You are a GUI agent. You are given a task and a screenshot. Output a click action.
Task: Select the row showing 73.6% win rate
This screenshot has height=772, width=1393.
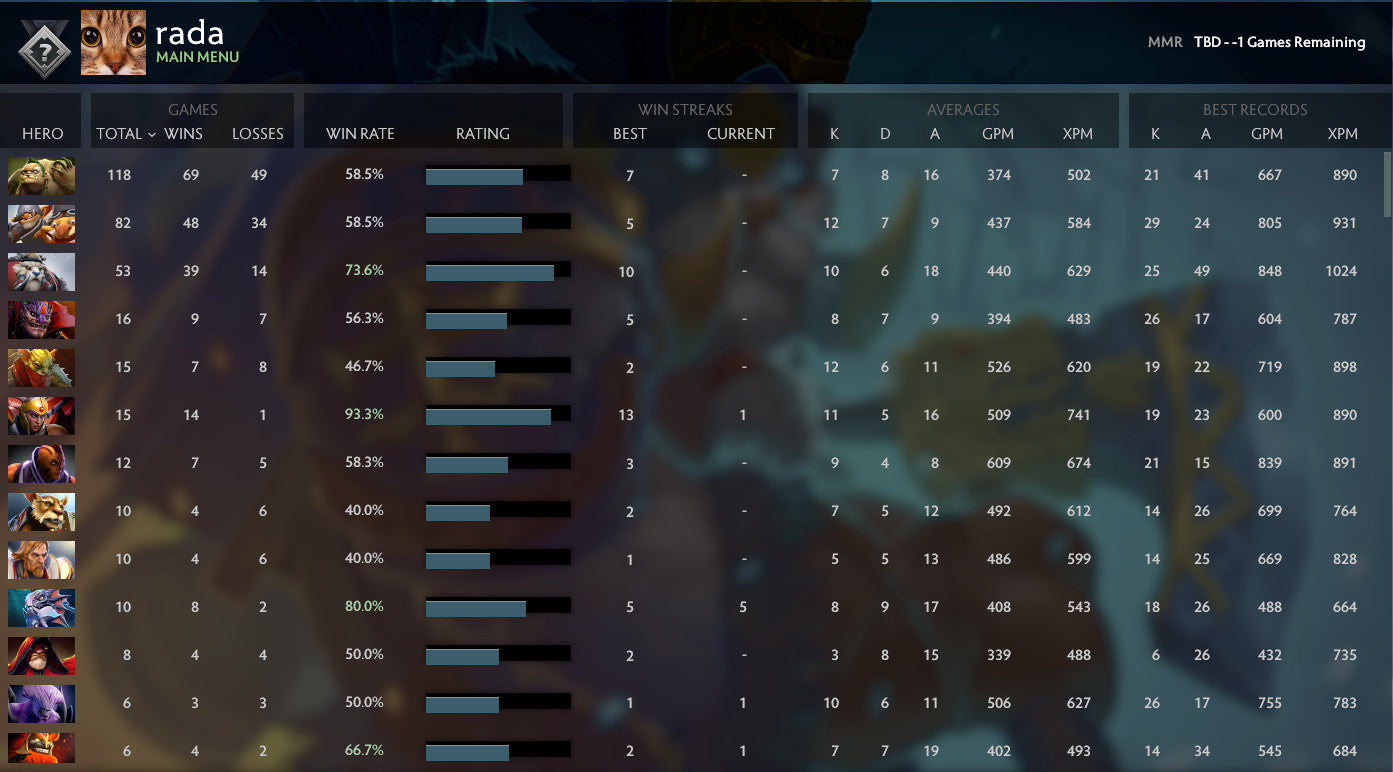(x=364, y=271)
